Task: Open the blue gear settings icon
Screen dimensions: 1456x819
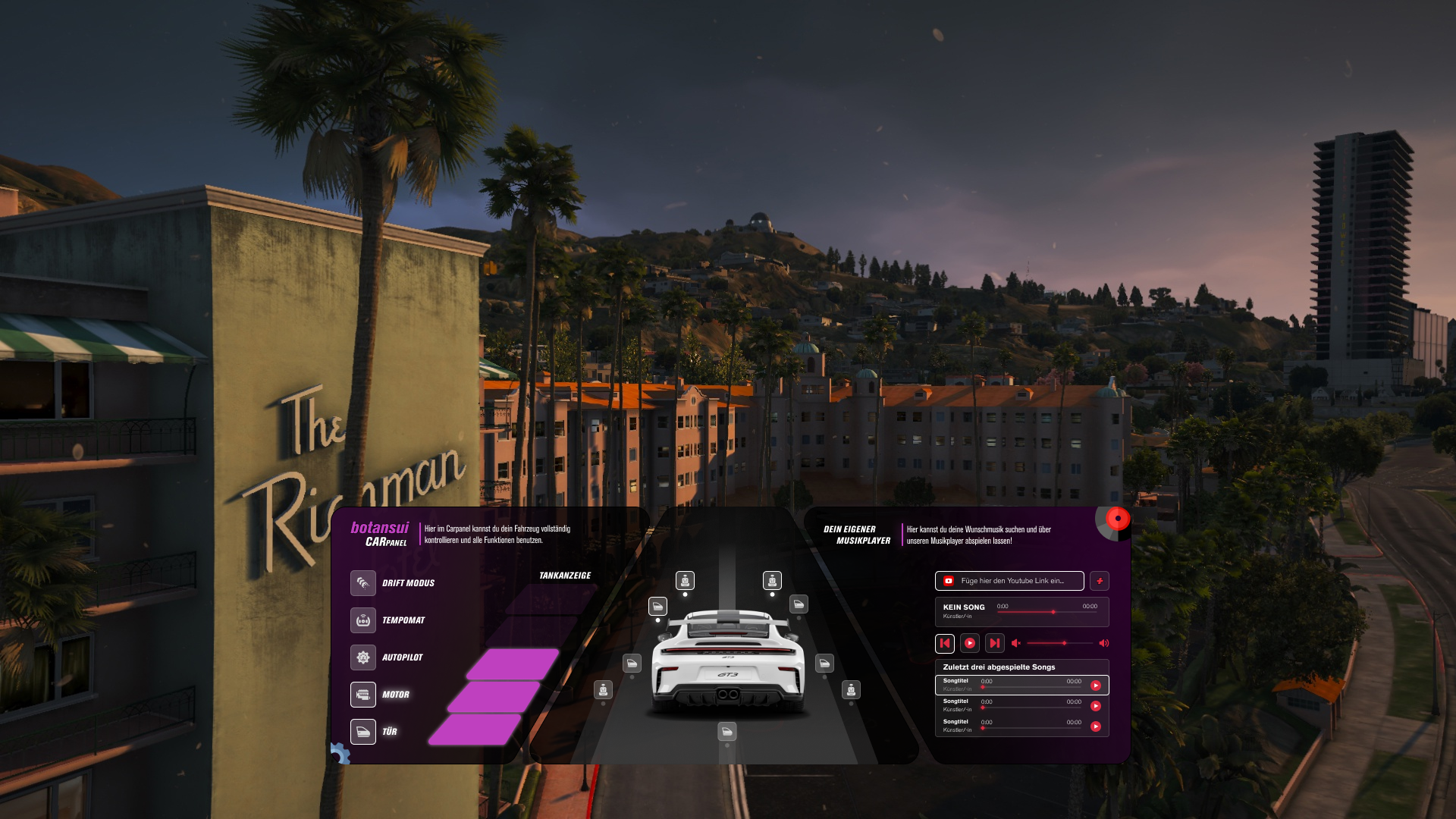Action: (340, 753)
